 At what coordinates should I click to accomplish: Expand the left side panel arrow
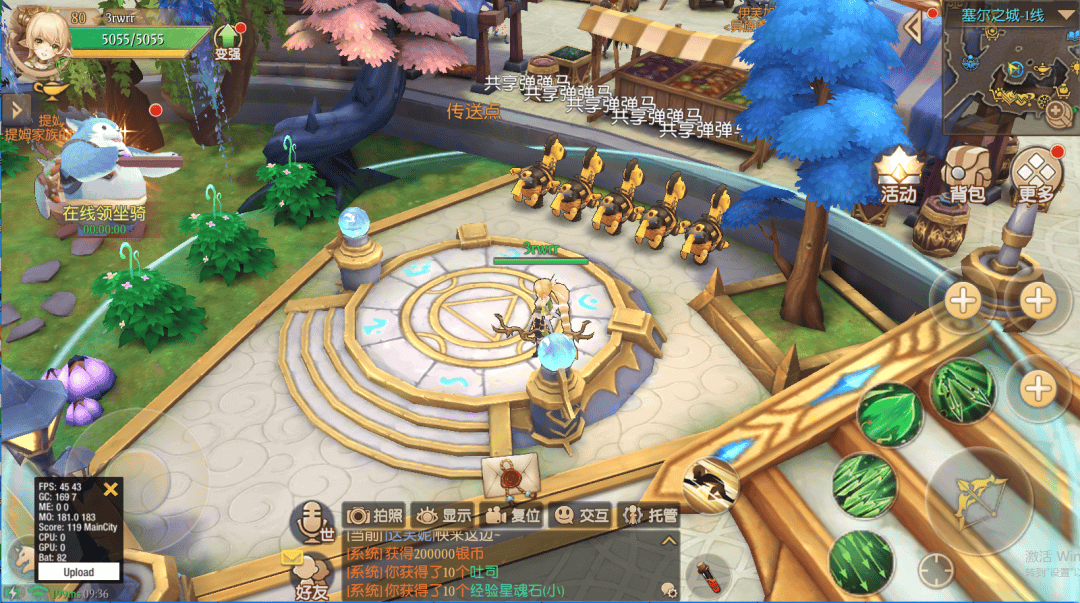coord(15,107)
